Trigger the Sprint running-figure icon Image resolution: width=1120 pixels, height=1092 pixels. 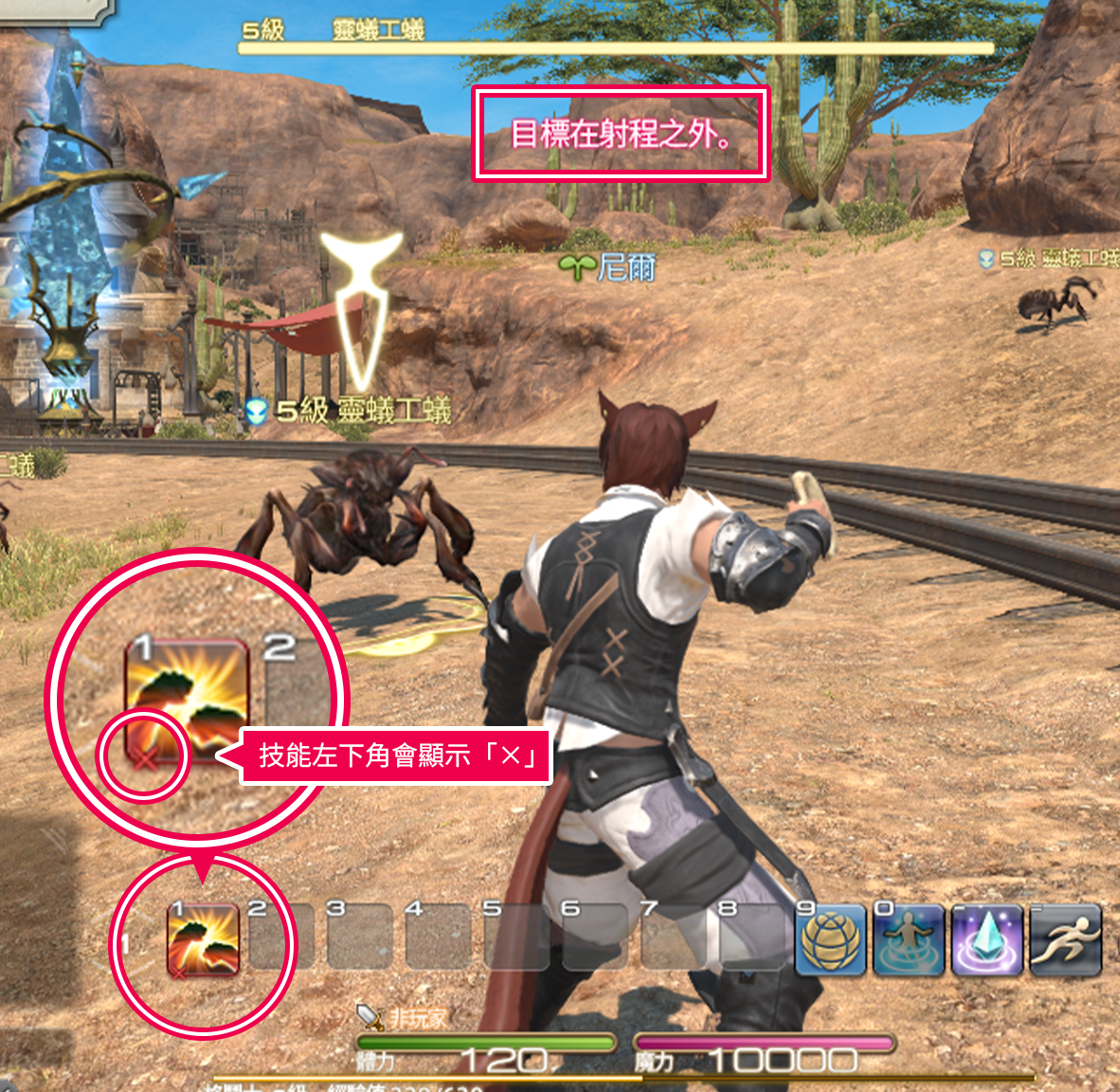coord(1067,940)
